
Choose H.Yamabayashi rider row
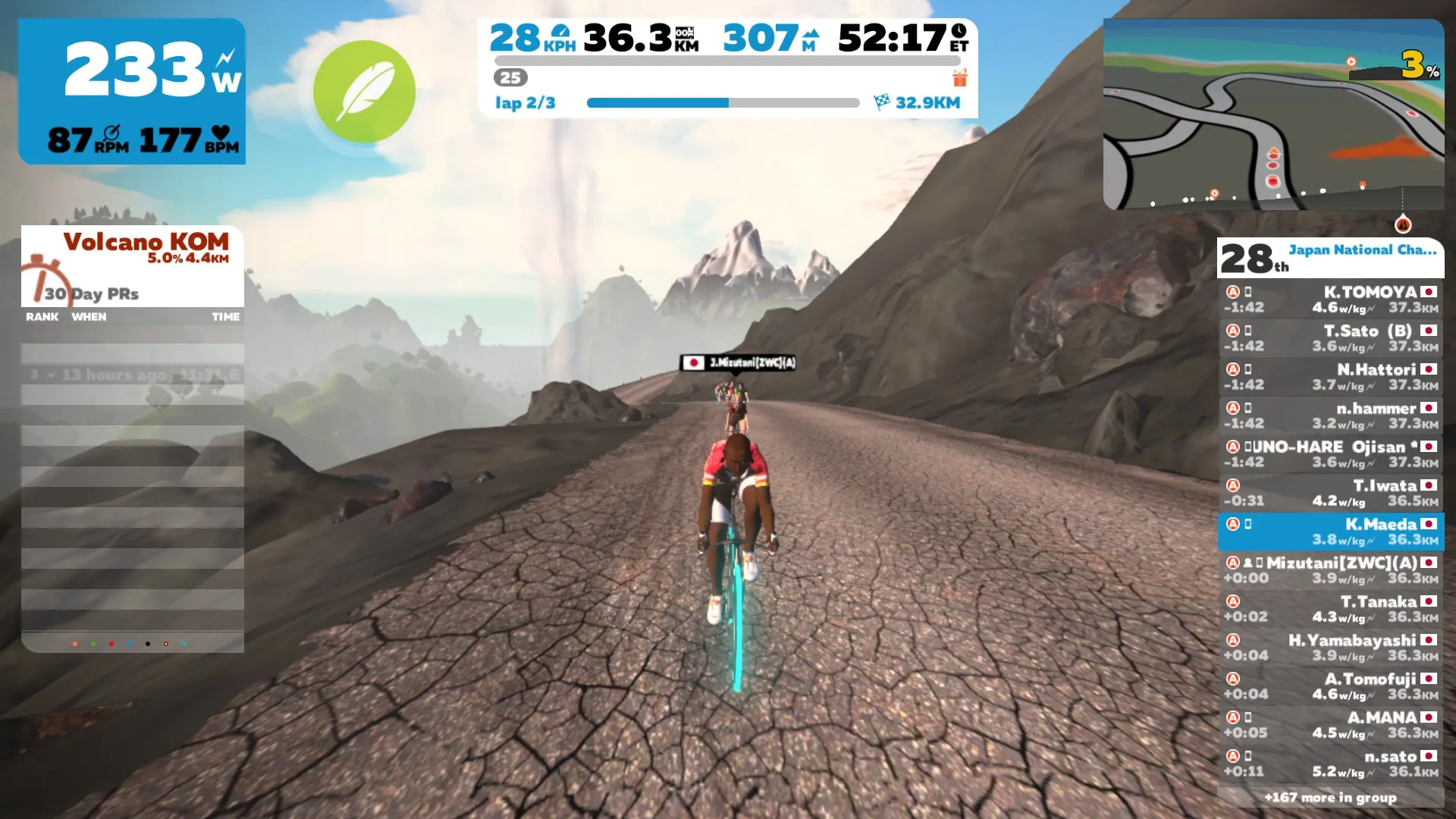pyautogui.click(x=1331, y=648)
